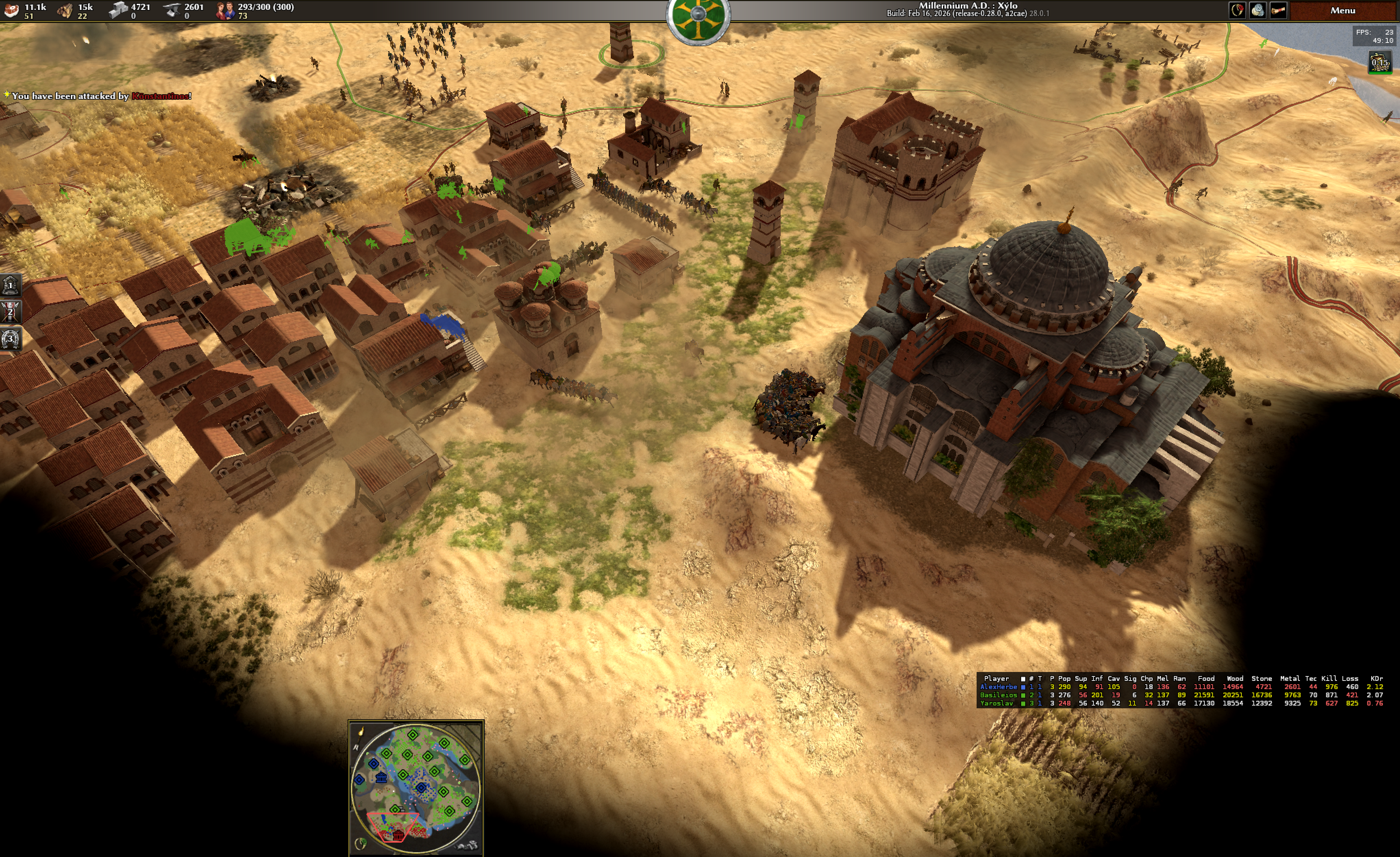Select control group 2
Screen dimensions: 1400x857
10,312
